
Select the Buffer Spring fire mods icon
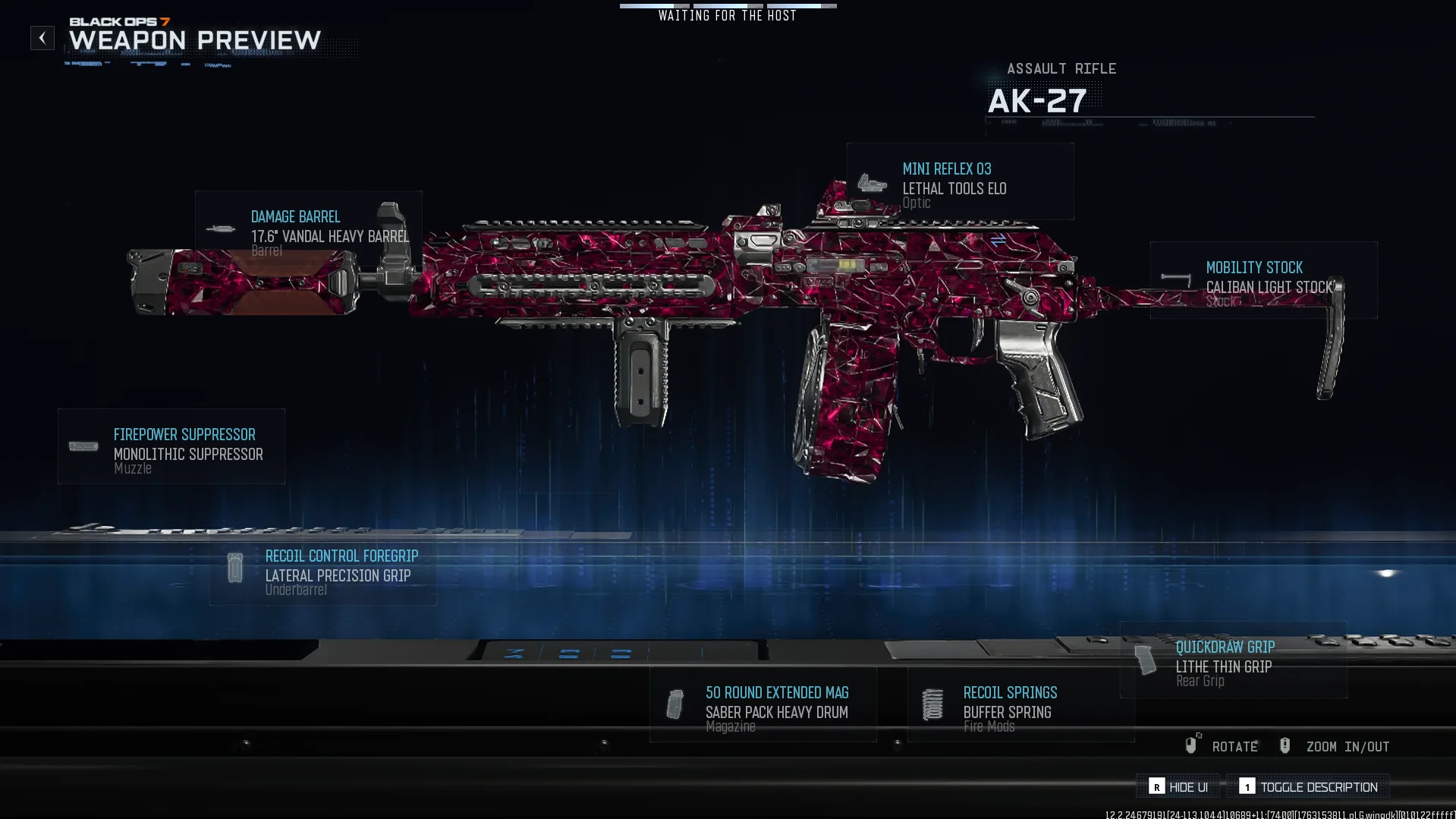(x=932, y=704)
